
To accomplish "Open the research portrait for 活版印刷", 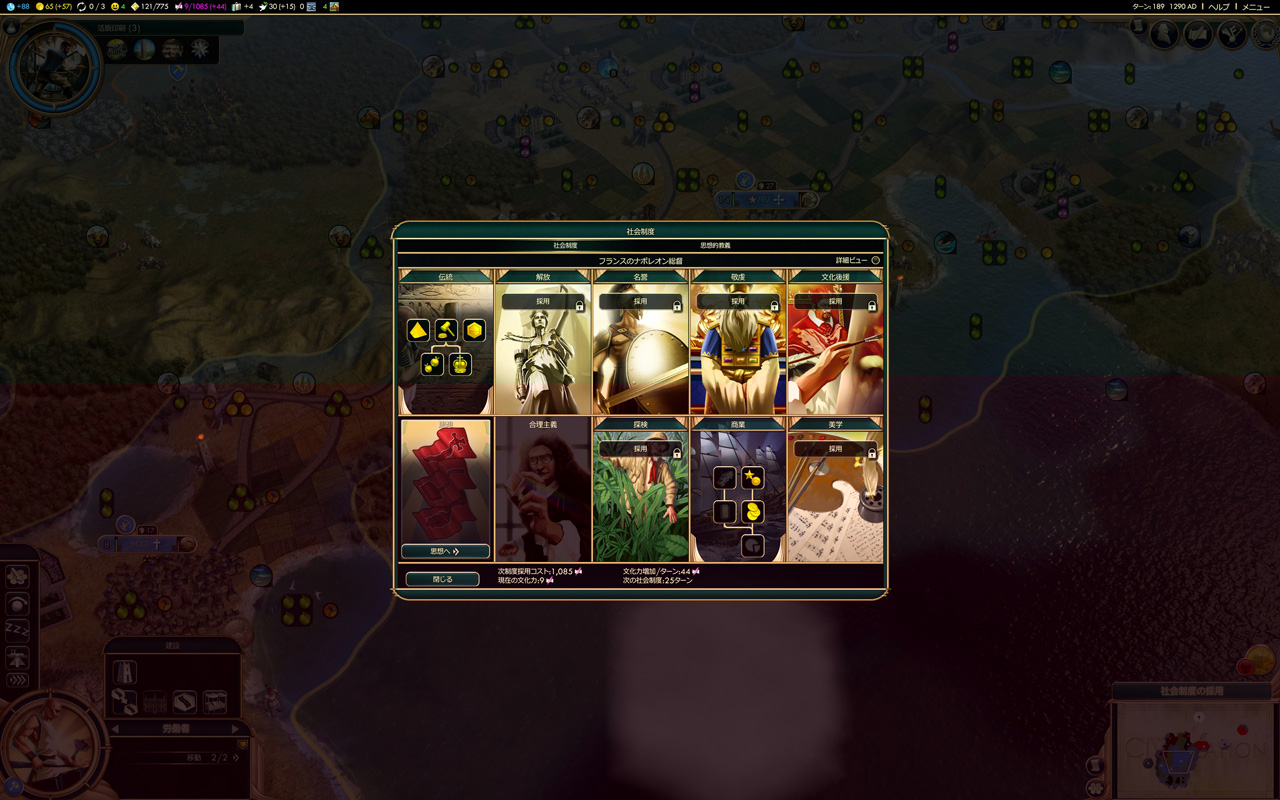I will [55, 67].
